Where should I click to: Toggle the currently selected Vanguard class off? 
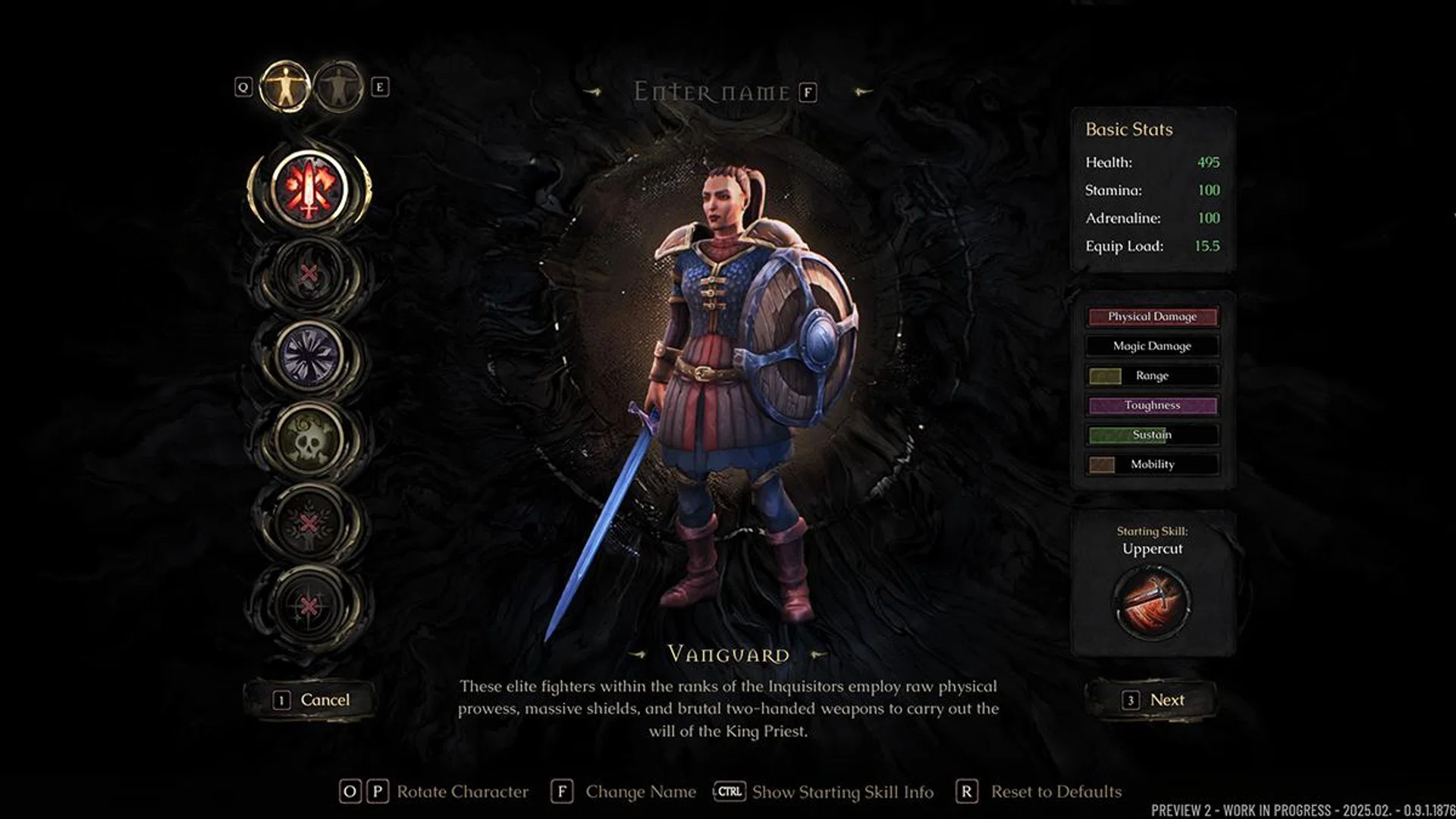311,193
